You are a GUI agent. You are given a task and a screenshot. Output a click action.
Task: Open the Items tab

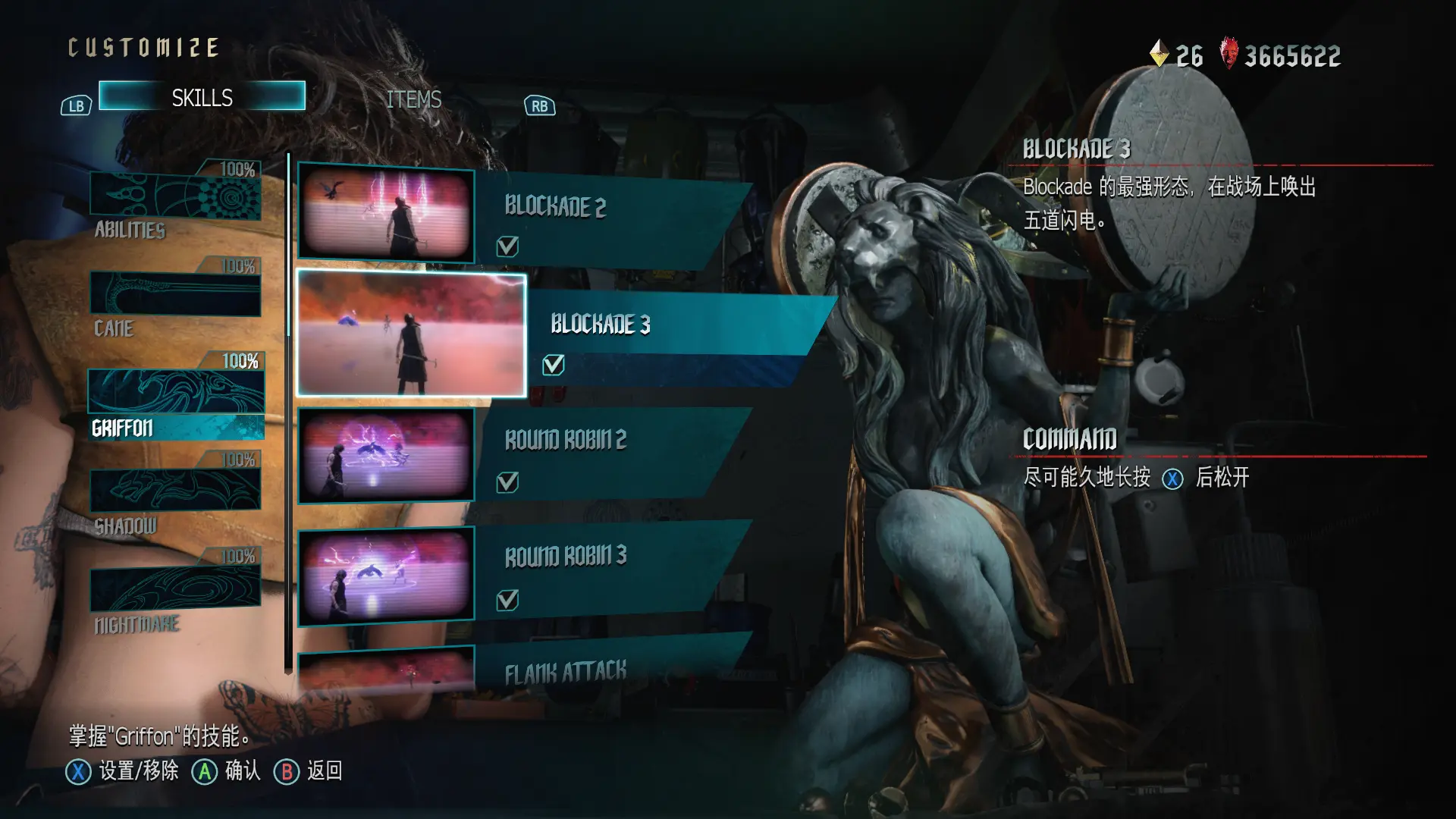pyautogui.click(x=413, y=99)
